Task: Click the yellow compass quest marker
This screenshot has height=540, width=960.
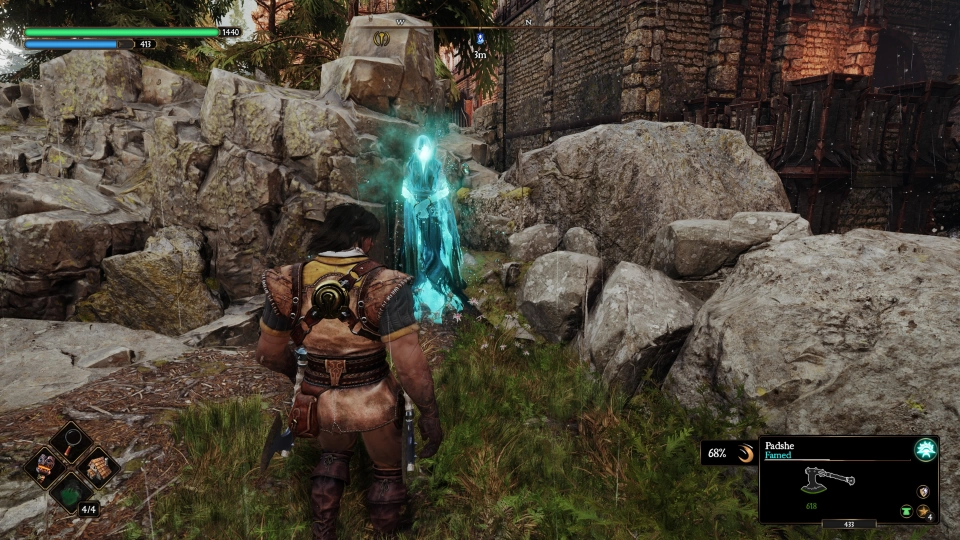Action: [x=382, y=39]
